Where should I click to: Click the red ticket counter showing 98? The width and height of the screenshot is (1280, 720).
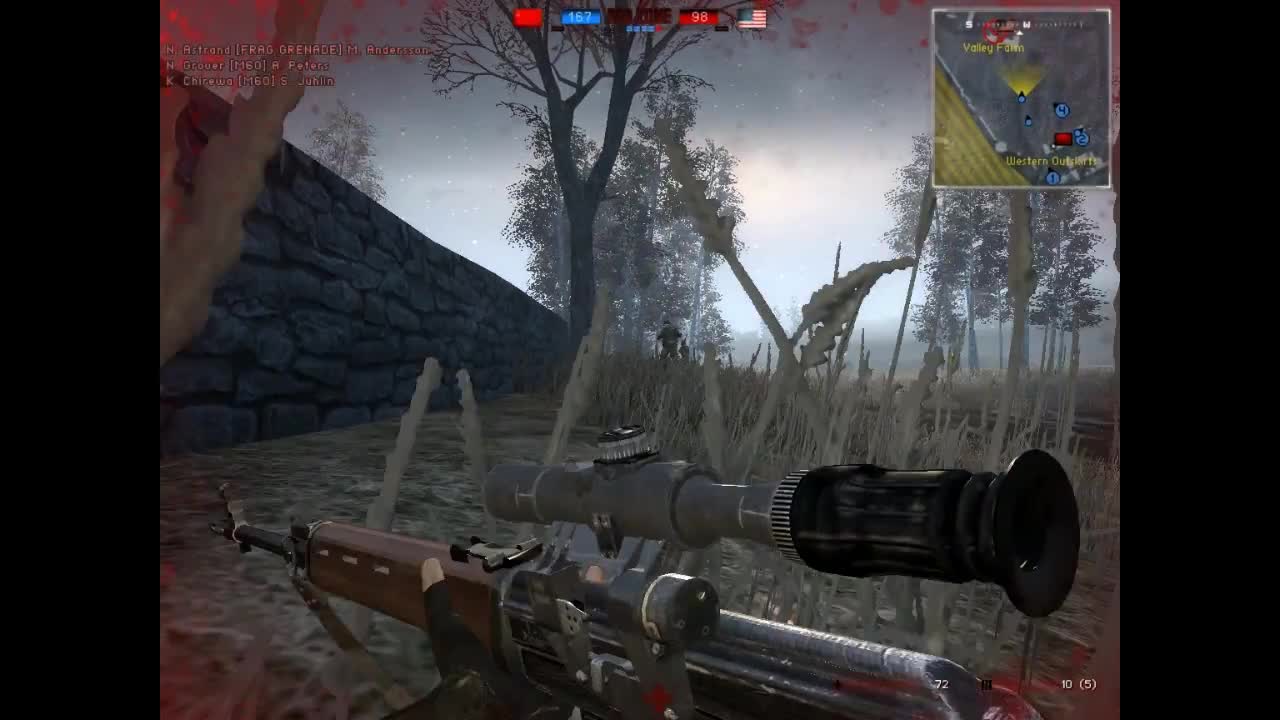(700, 17)
